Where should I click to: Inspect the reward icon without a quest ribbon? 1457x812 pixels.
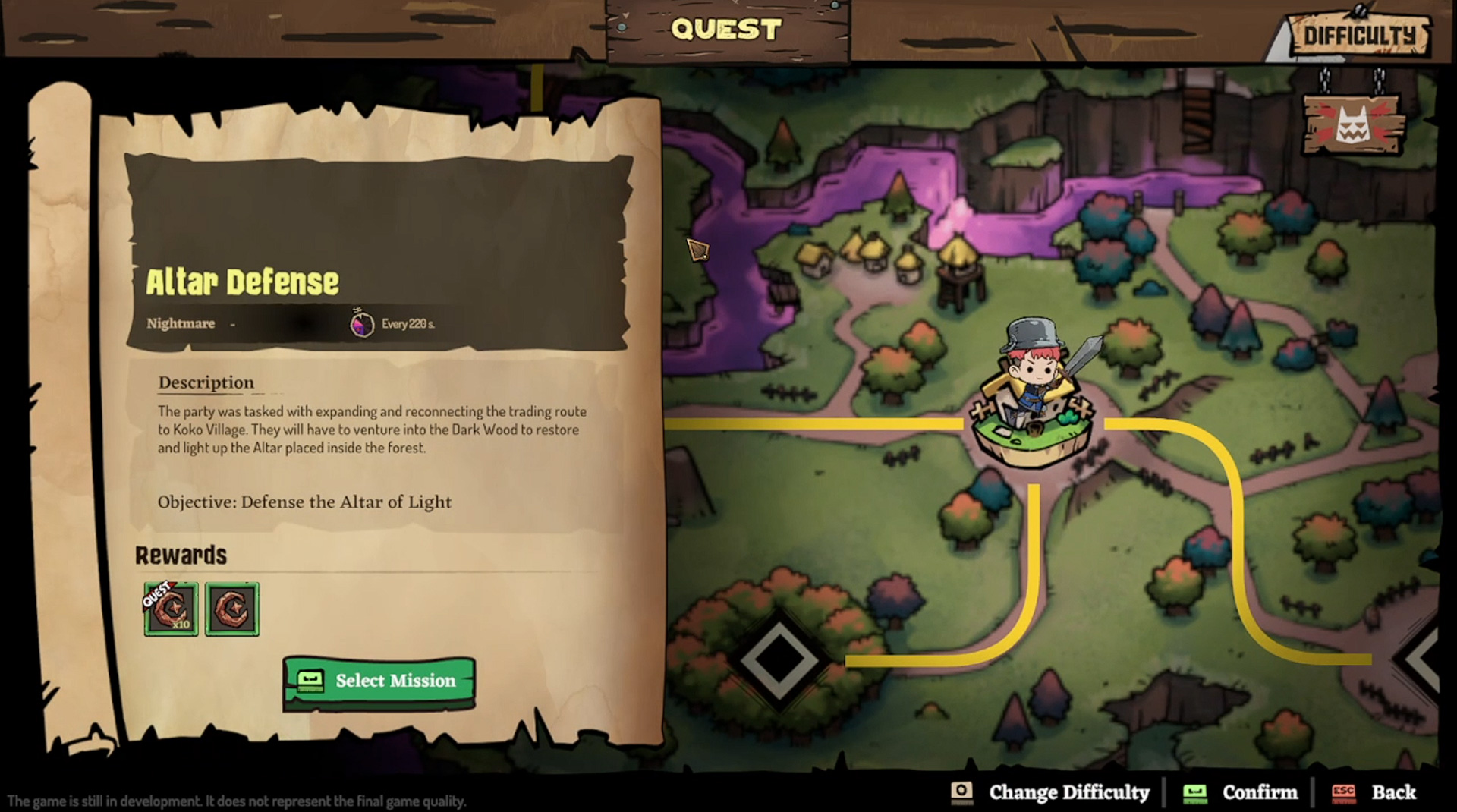coord(232,609)
